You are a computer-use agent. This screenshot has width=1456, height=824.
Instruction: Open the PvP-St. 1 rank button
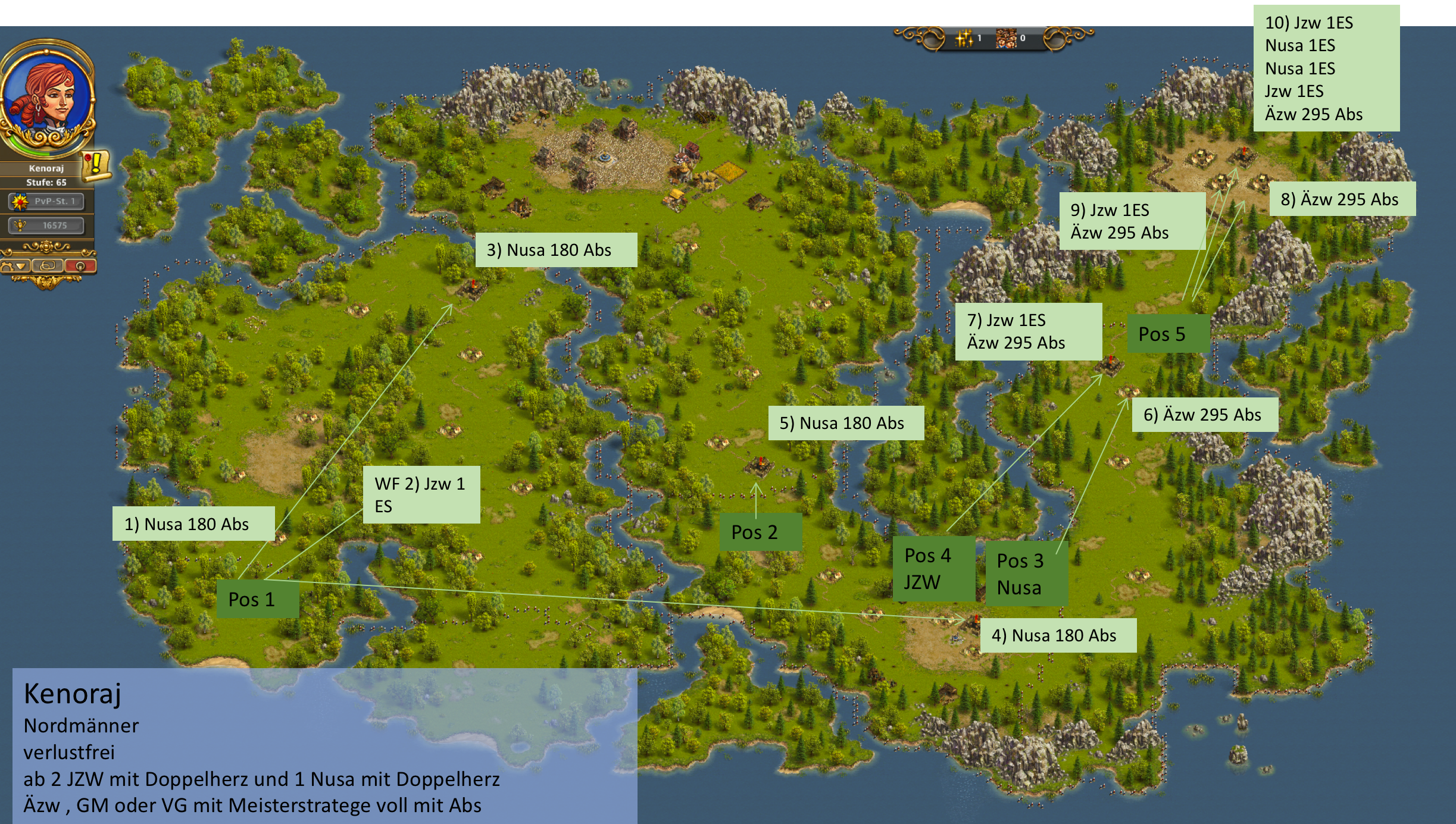[x=46, y=202]
